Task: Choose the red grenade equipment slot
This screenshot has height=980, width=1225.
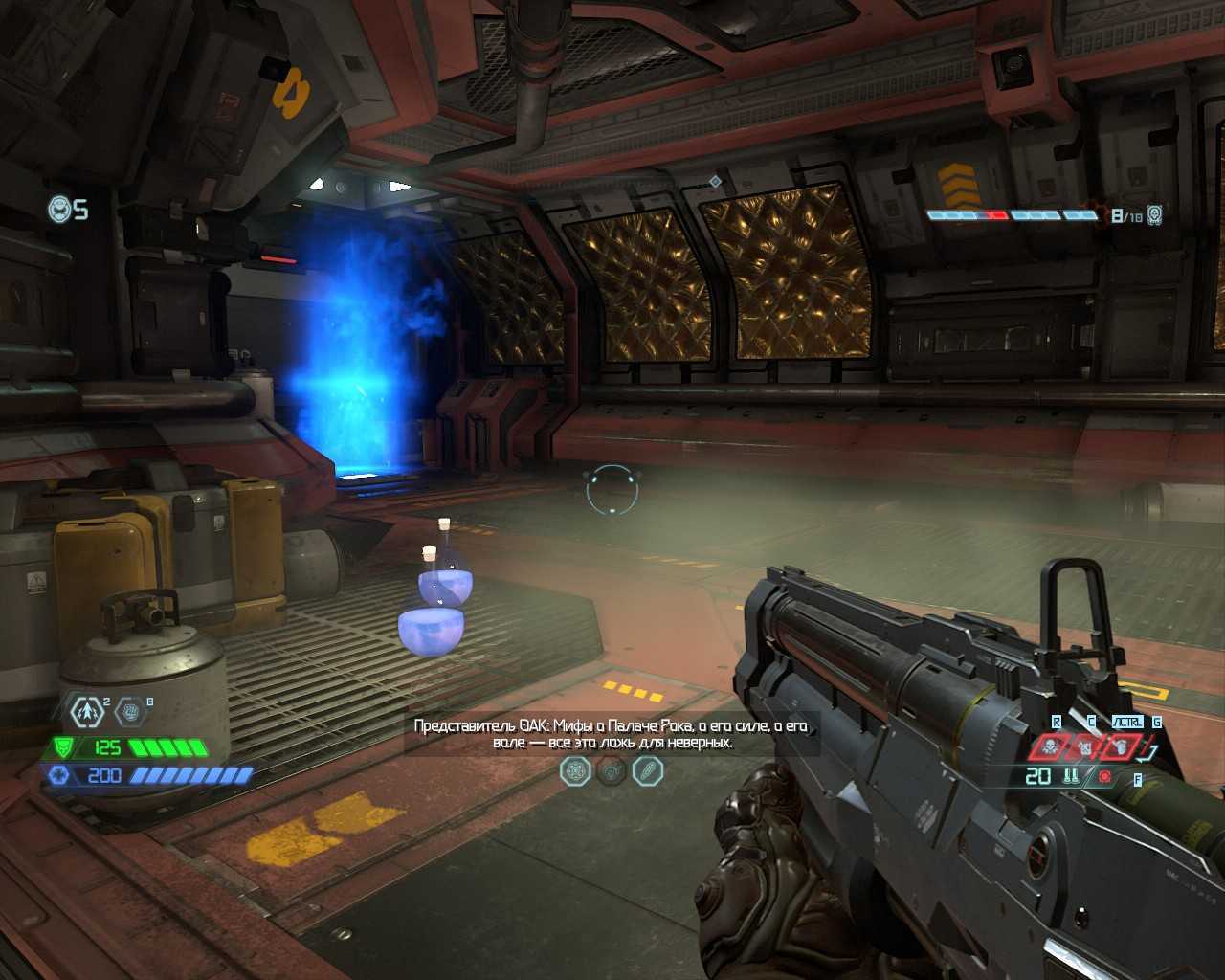Action: tap(1120, 746)
